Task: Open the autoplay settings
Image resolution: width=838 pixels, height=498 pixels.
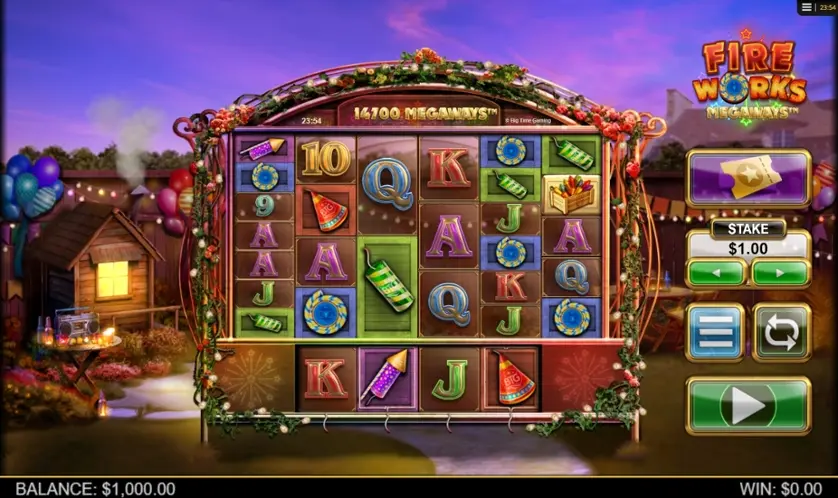Action: tap(781, 332)
